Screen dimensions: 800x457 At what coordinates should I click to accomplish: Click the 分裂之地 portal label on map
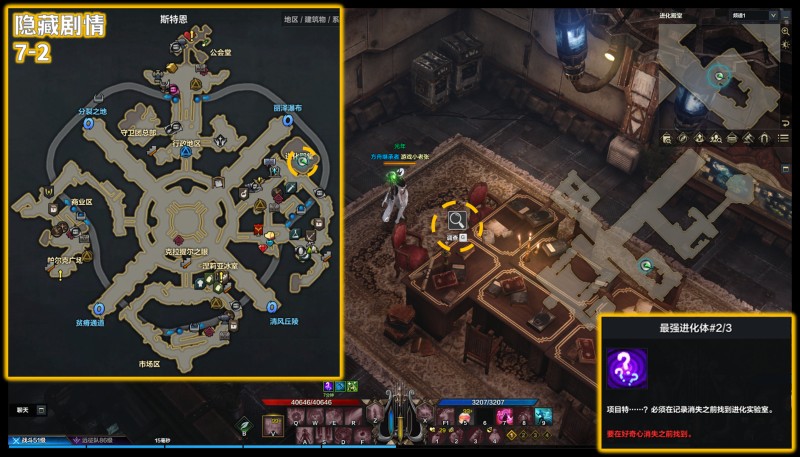[x=91, y=111]
